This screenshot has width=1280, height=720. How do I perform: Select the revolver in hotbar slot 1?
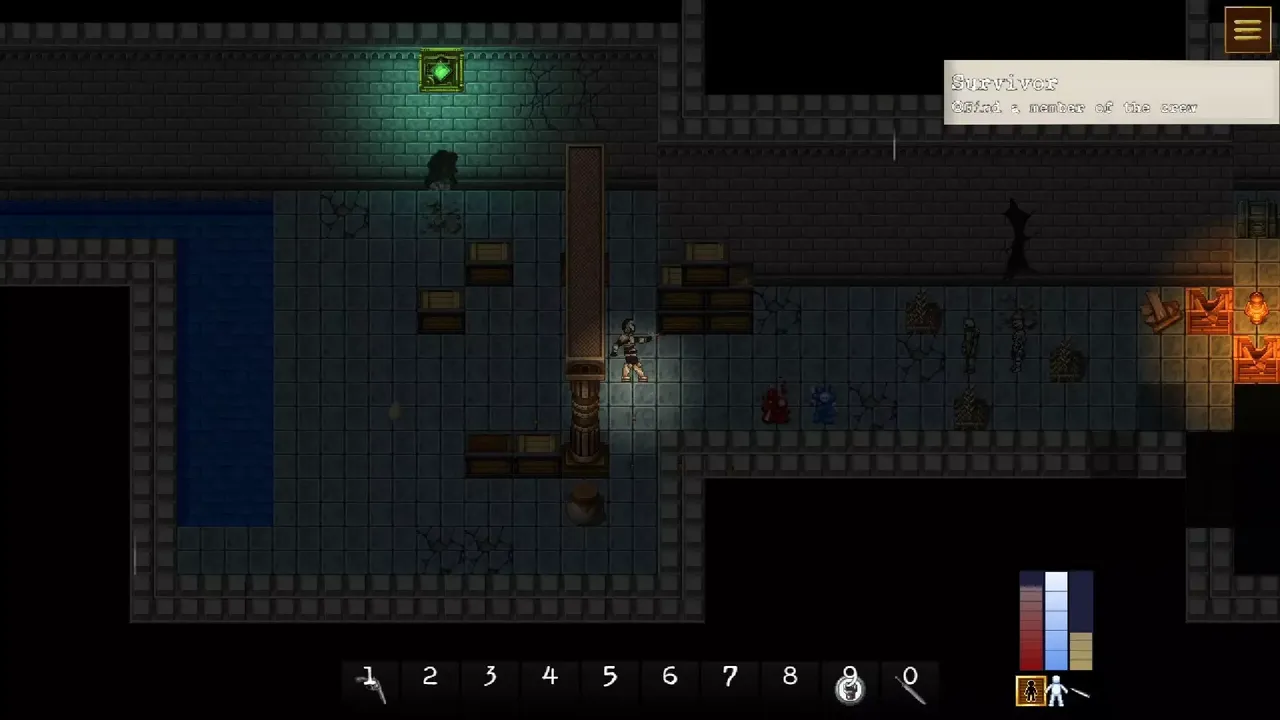pyautogui.click(x=370, y=683)
